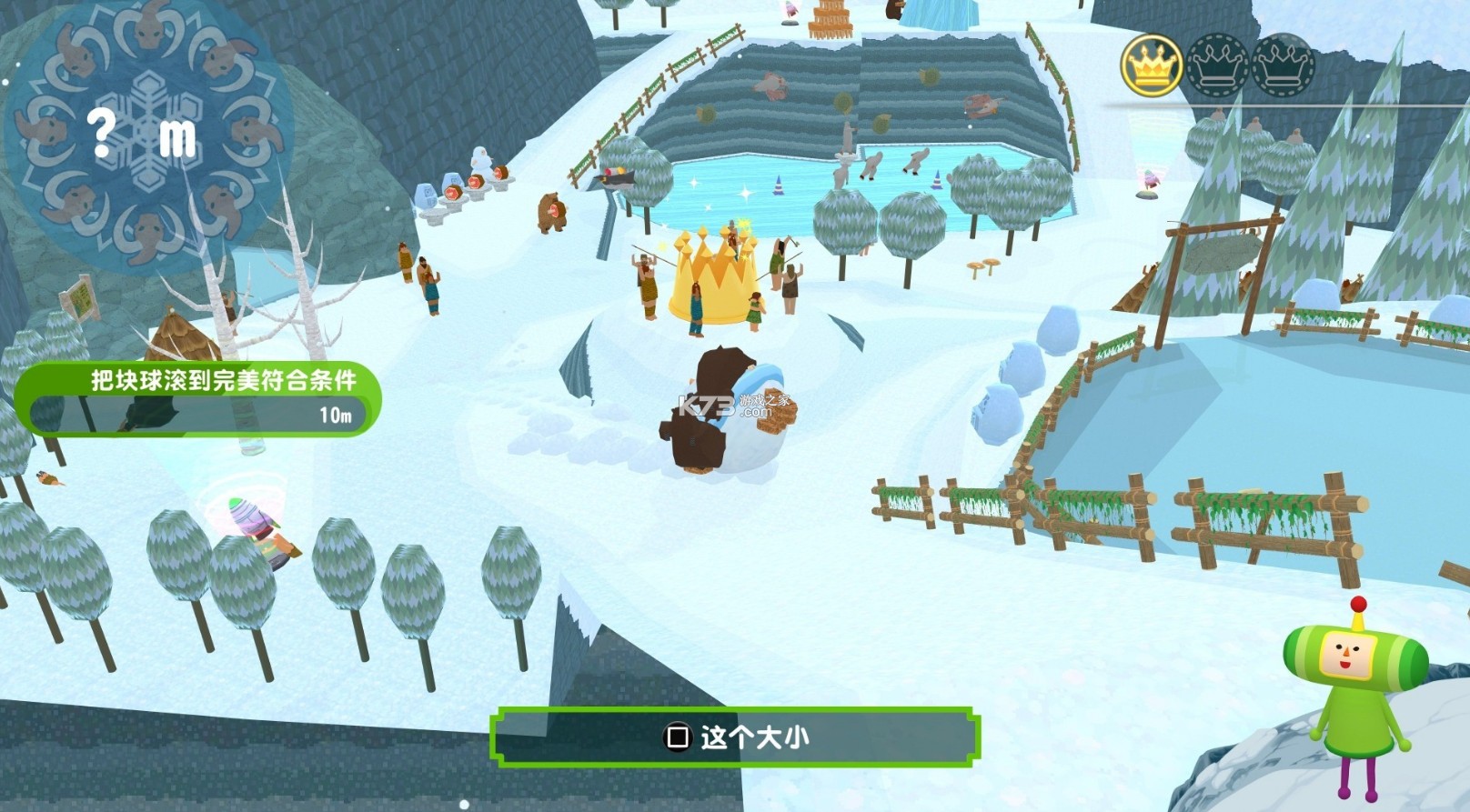Expand the mission objective banner
Viewport: 1470px width, 812px height.
pos(196,382)
